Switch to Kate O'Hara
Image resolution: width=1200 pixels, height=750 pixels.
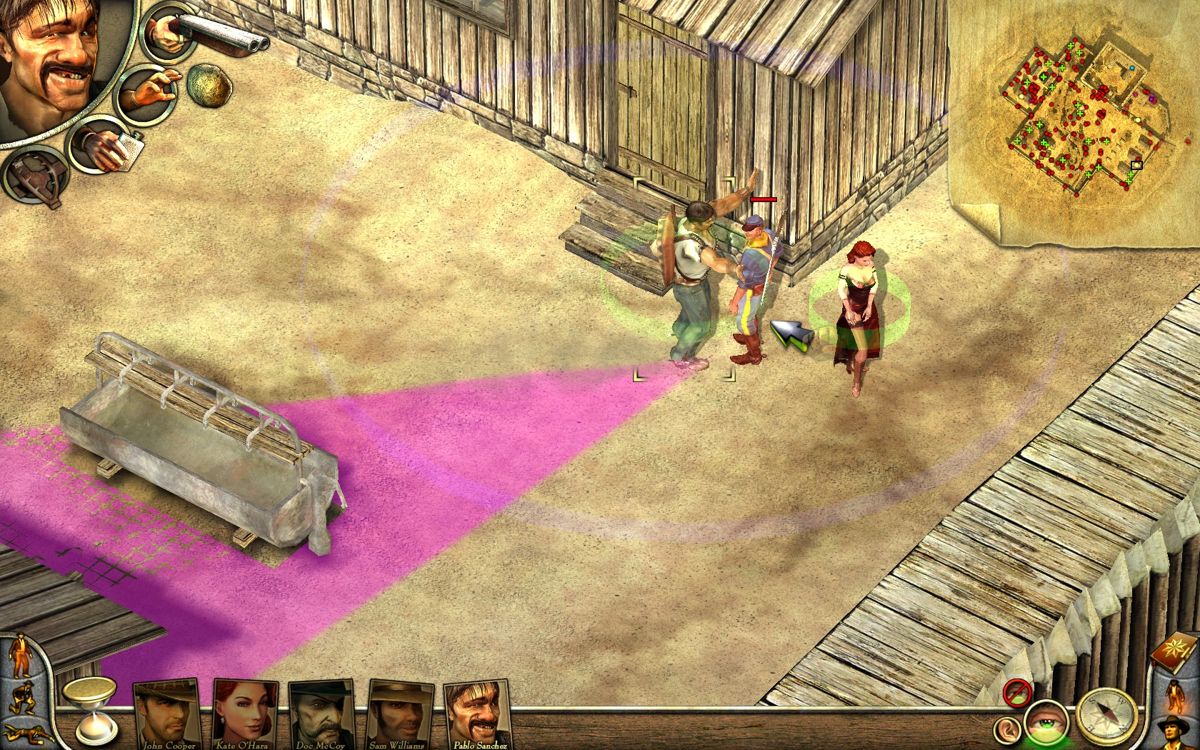point(245,714)
